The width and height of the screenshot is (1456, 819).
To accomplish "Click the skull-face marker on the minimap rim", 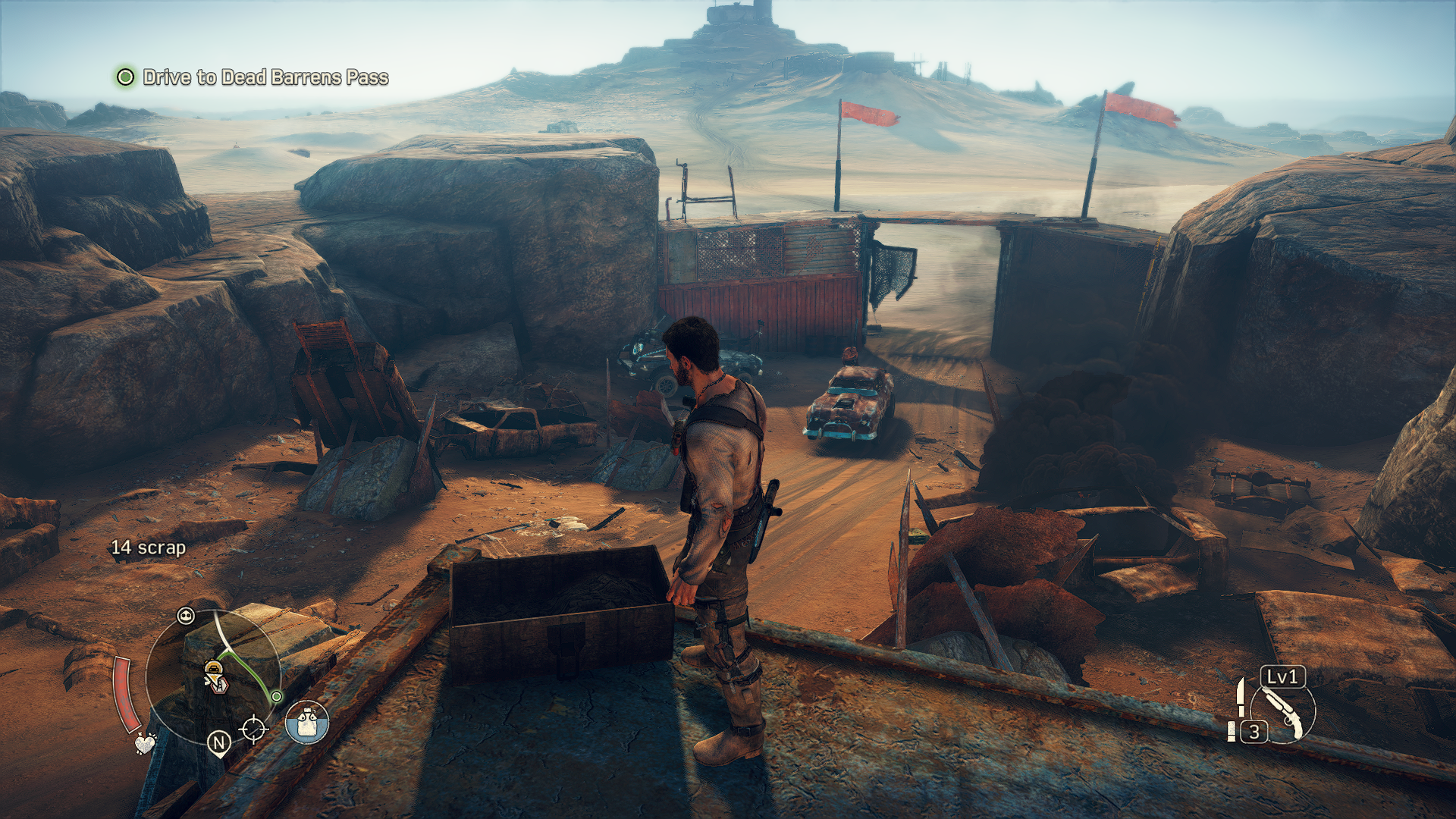I will click(x=186, y=616).
